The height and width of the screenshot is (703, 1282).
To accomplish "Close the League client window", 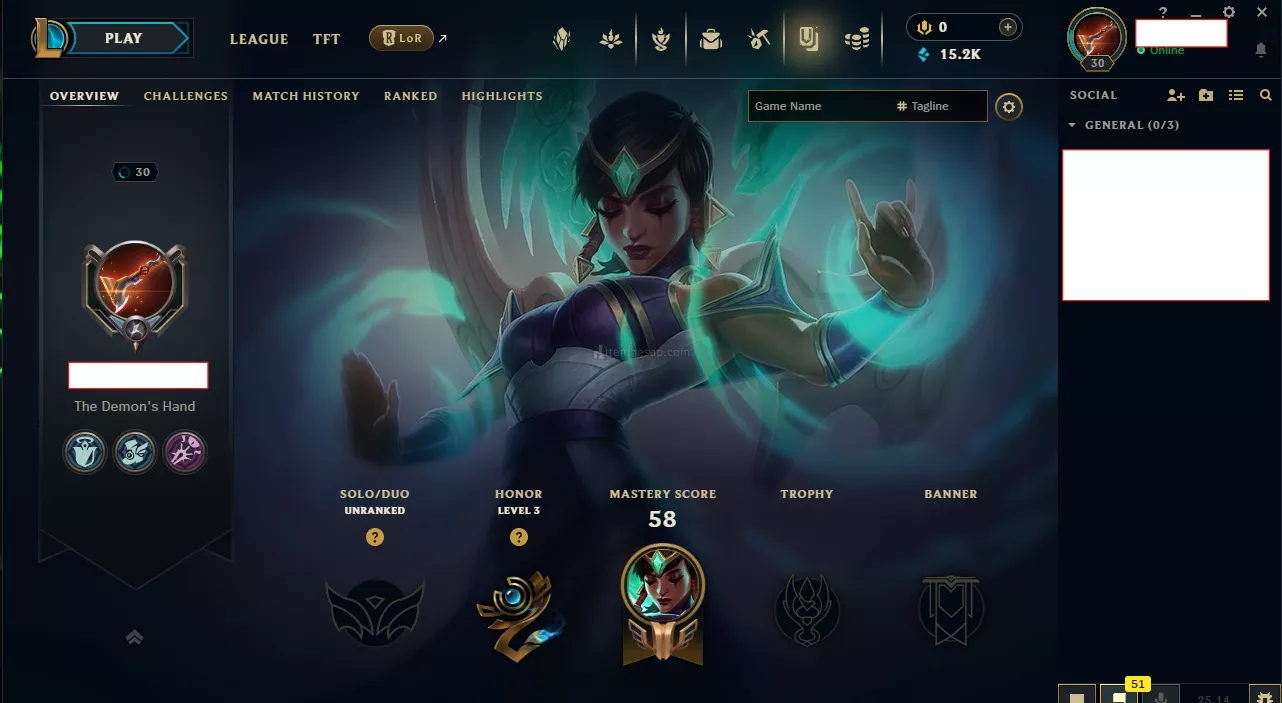I will point(1262,12).
